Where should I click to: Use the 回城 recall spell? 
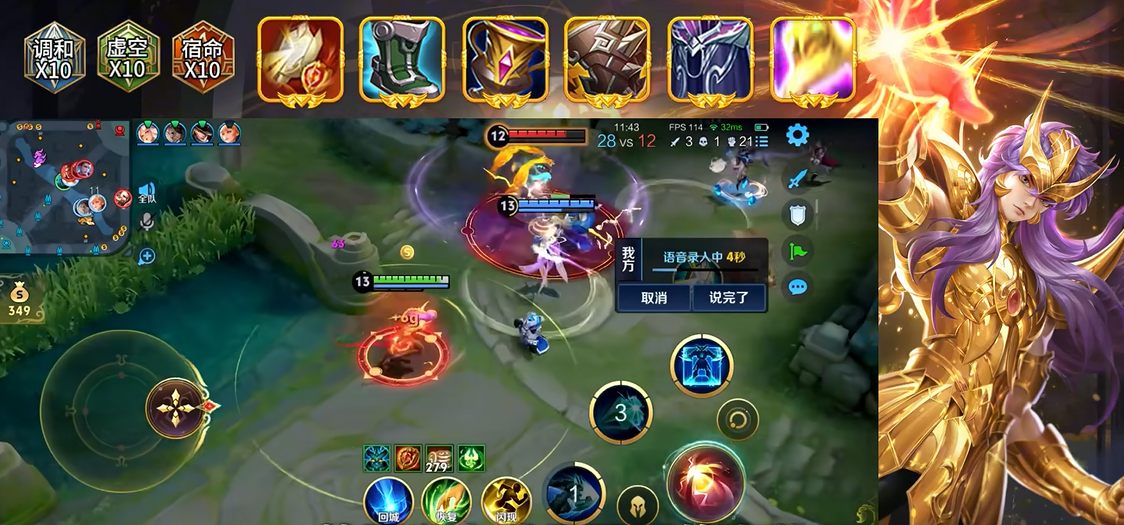[388, 500]
